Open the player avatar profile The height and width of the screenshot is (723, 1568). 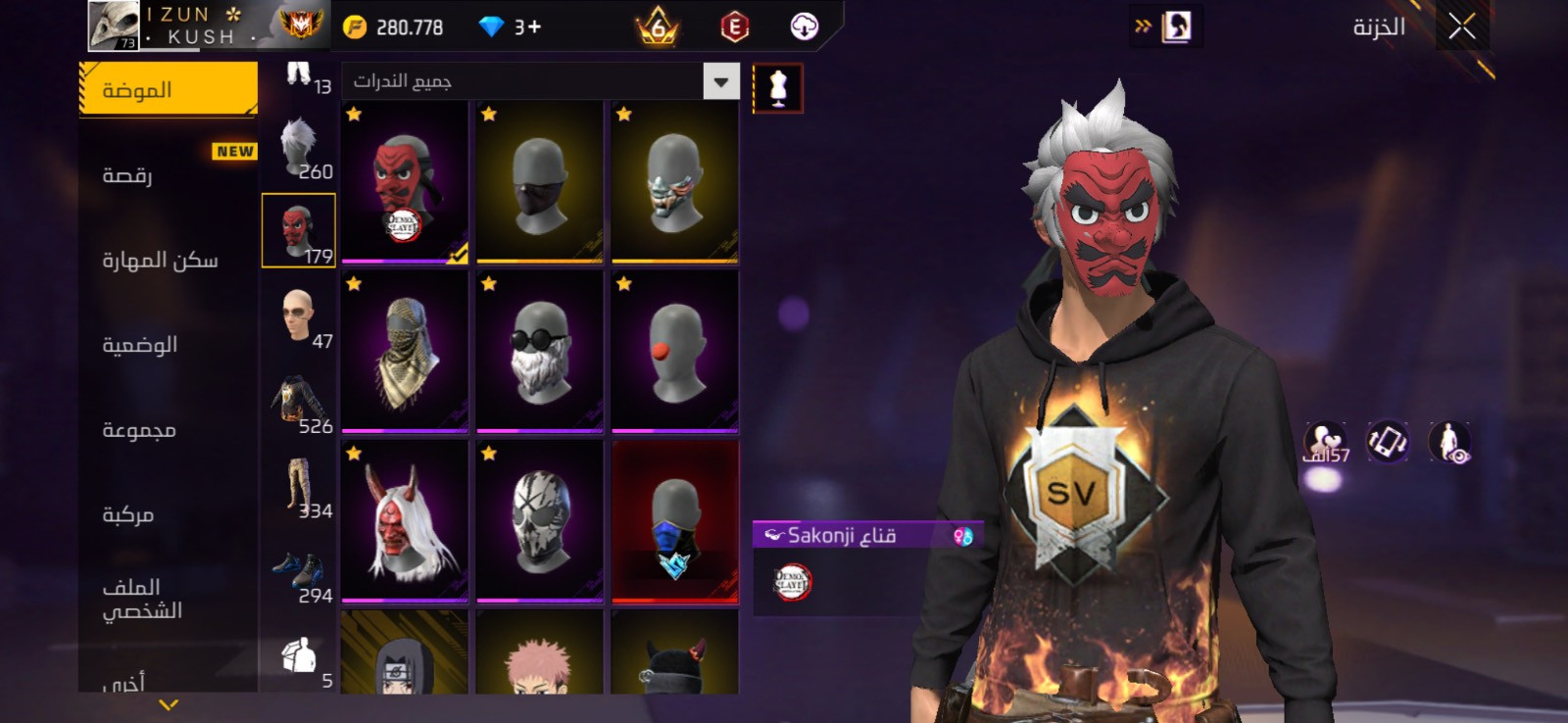coord(114,25)
